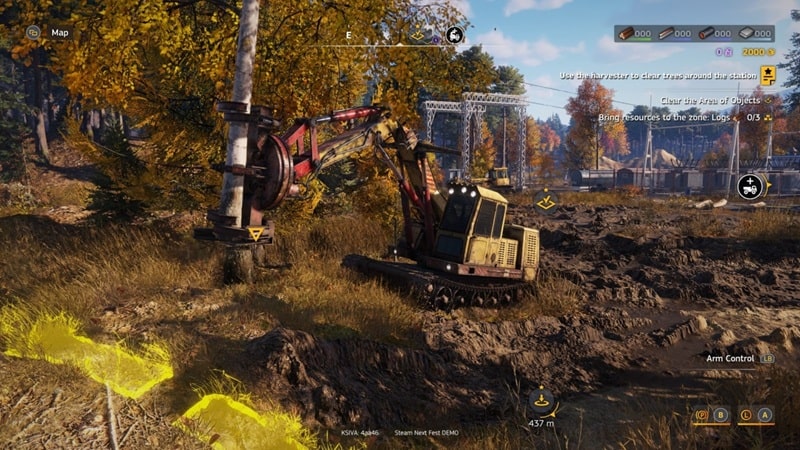
Task: Select the 'Clear the Area of Objects' objective
Action: coord(709,100)
